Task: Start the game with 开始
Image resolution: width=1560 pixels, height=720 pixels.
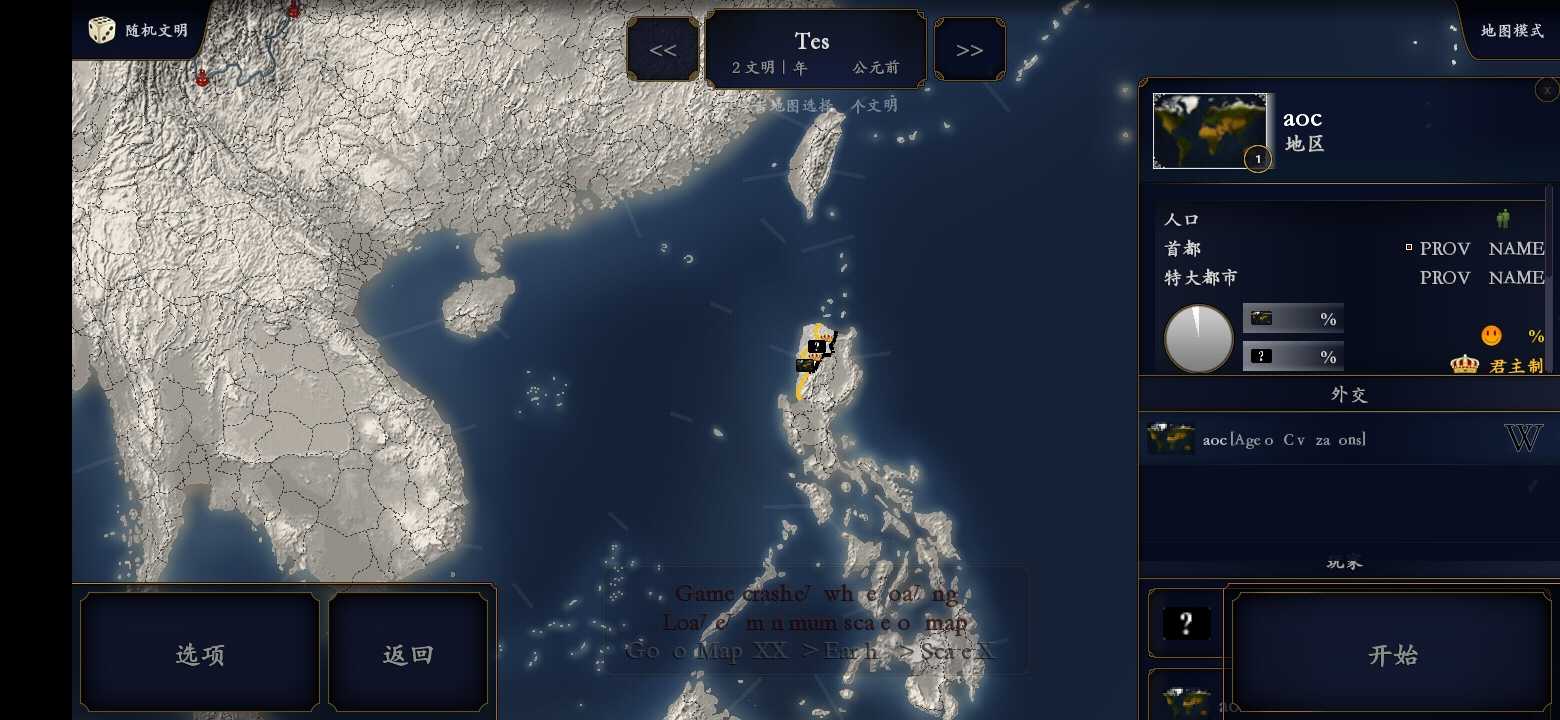Action: click(1391, 654)
